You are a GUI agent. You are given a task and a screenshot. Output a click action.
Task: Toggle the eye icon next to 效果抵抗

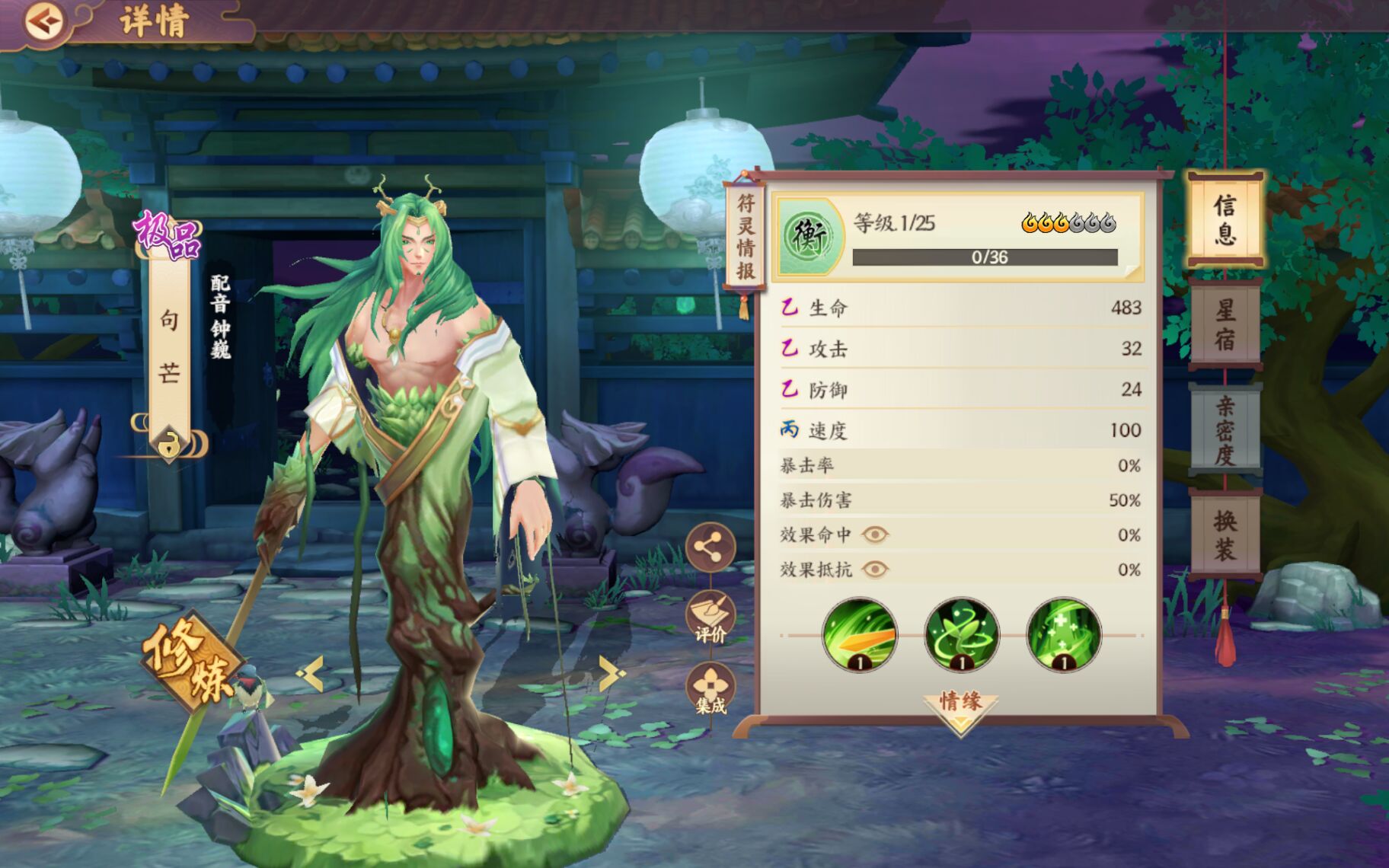pos(874,569)
